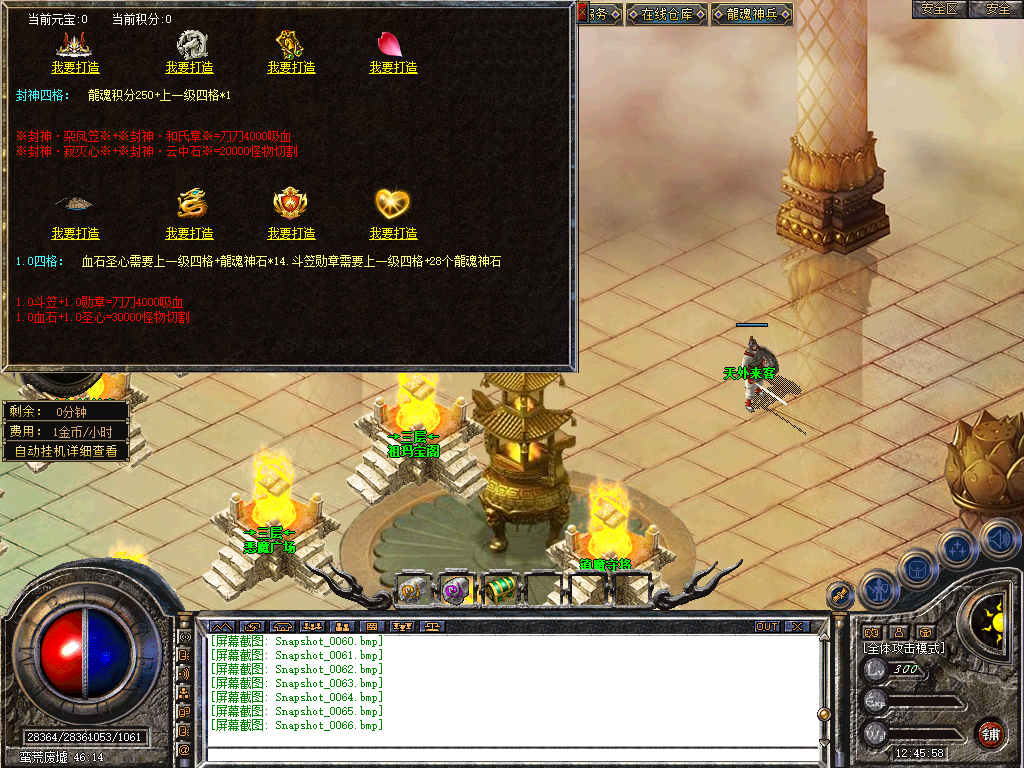Click the 安全区 safe zone button
Image resolution: width=1024 pixels, height=768 pixels.
click(x=940, y=9)
